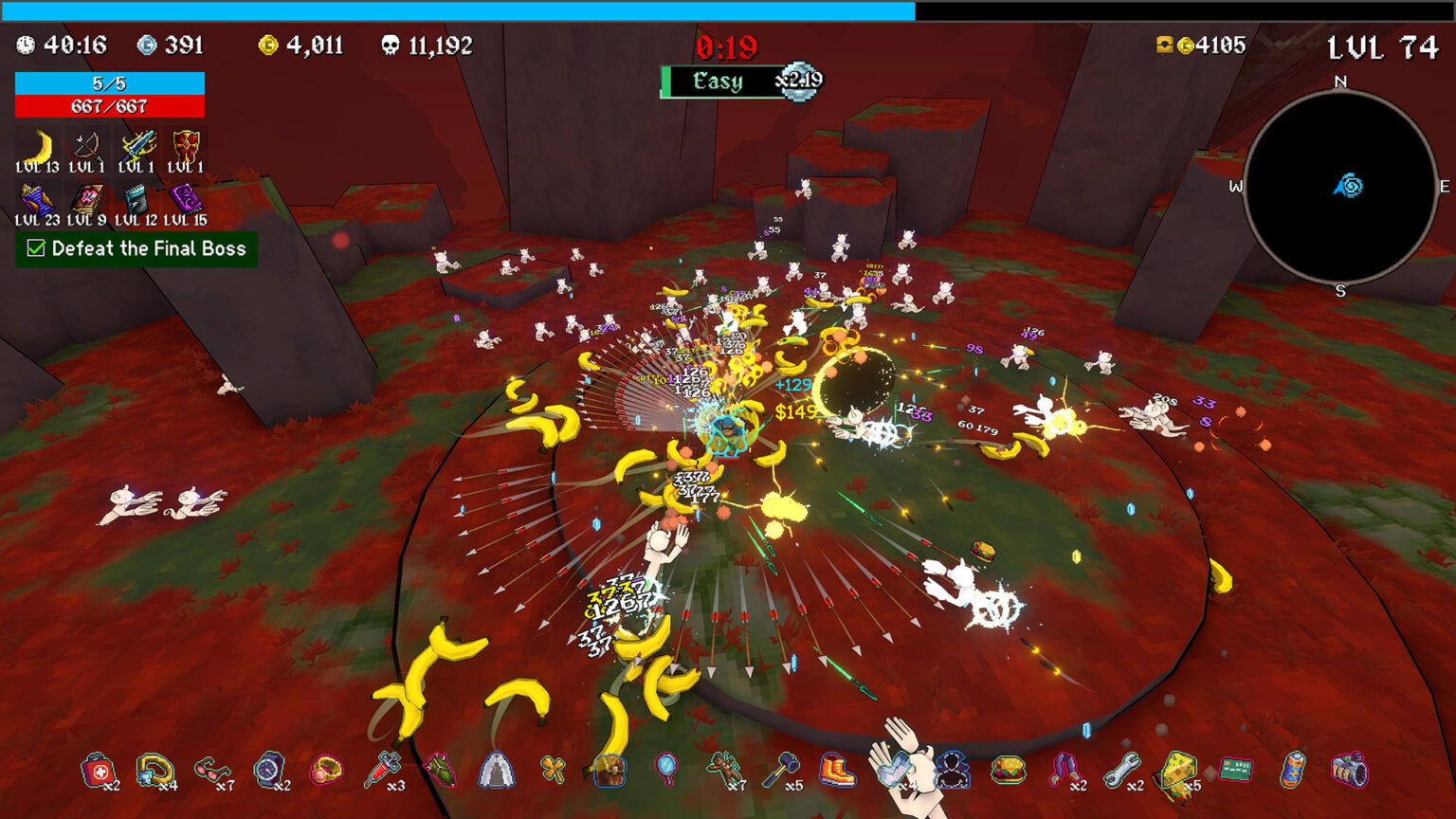1456x819 pixels.
Task: Select the hand mirror item
Action: click(x=666, y=770)
